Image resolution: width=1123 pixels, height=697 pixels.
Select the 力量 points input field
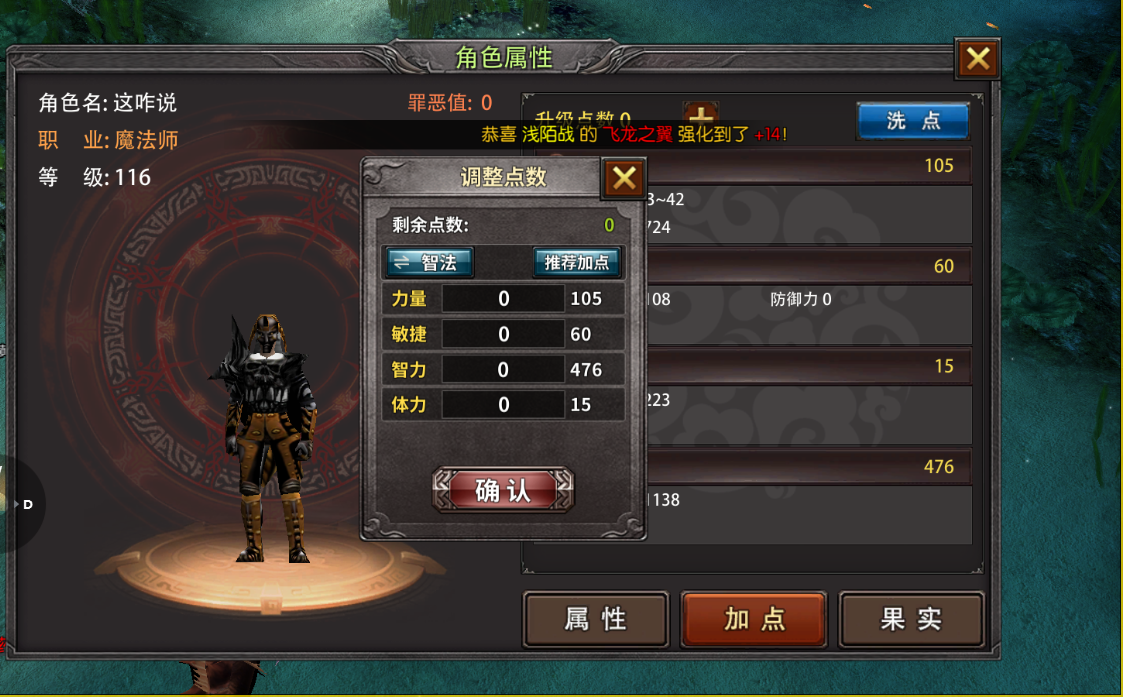[x=503, y=299]
